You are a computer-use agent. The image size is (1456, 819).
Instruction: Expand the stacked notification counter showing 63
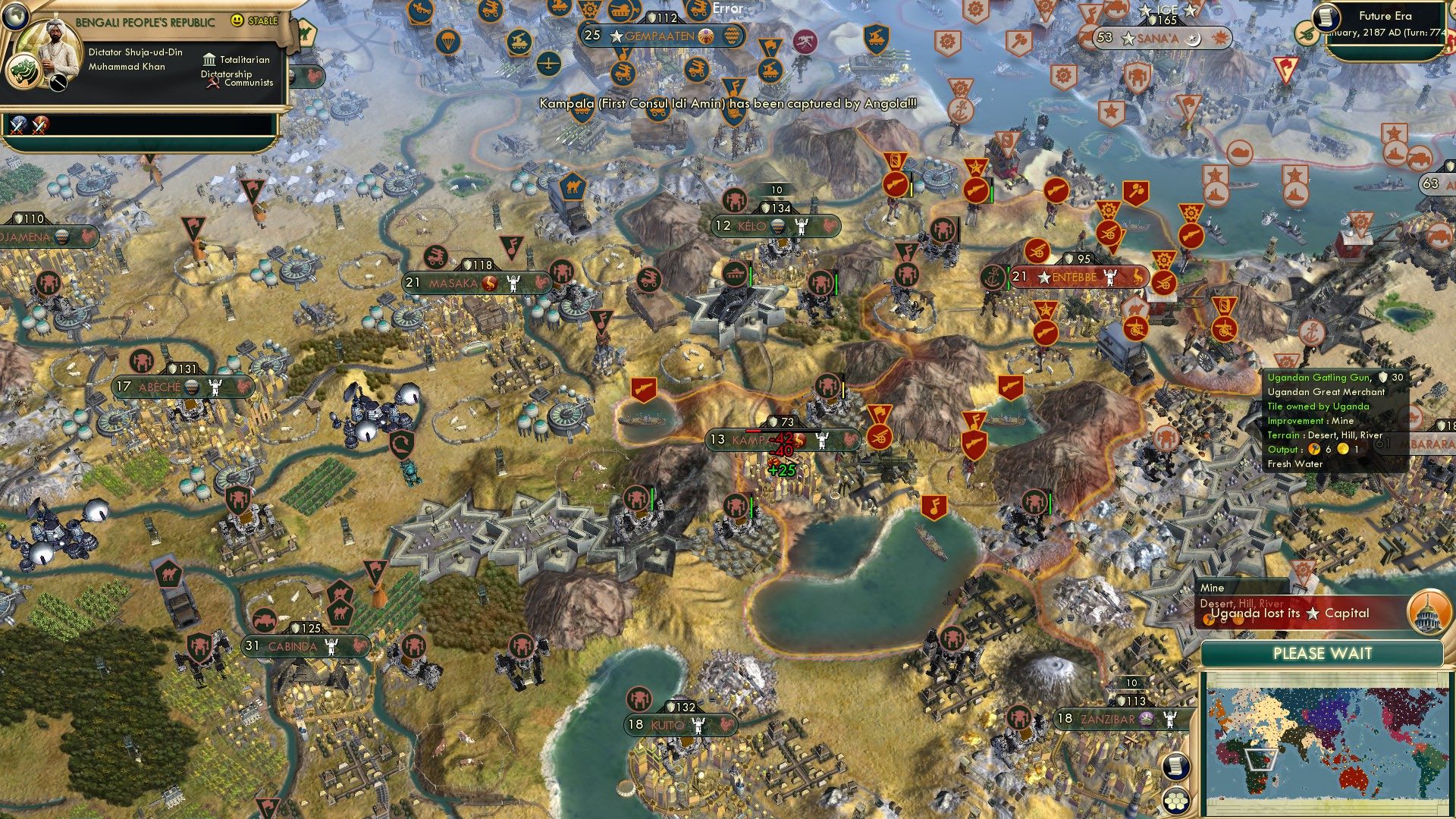tap(1431, 182)
